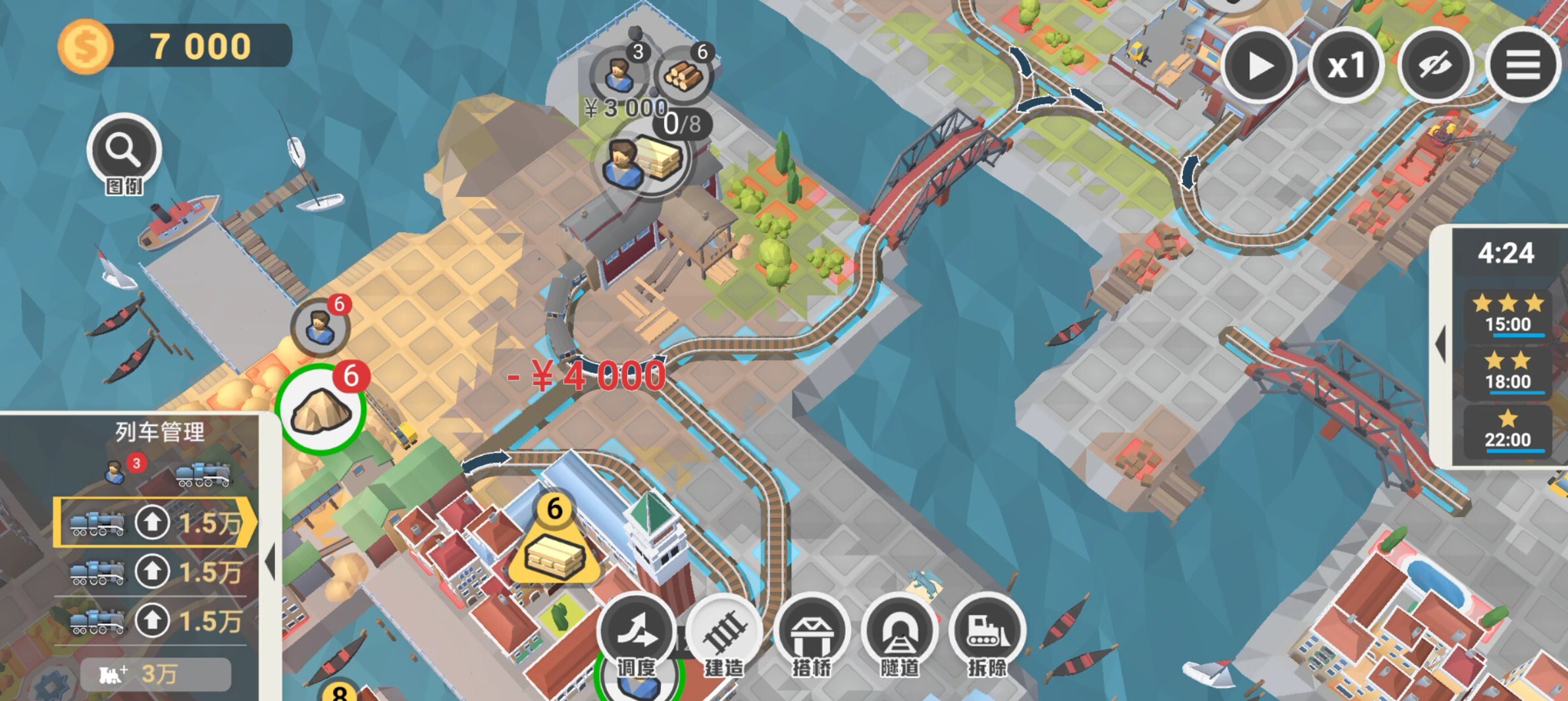Open the hamburger menu
Viewport: 1568px width, 701px height.
tap(1523, 66)
